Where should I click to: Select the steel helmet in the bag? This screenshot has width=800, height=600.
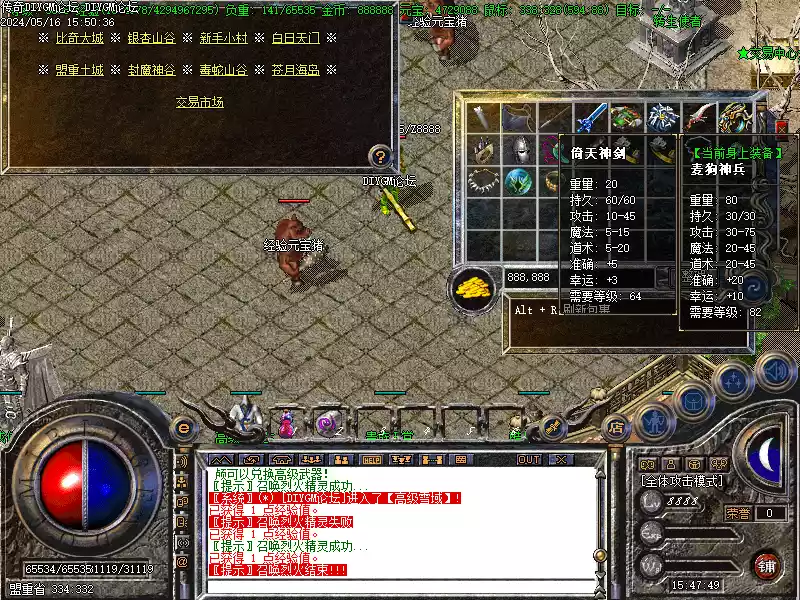point(520,150)
